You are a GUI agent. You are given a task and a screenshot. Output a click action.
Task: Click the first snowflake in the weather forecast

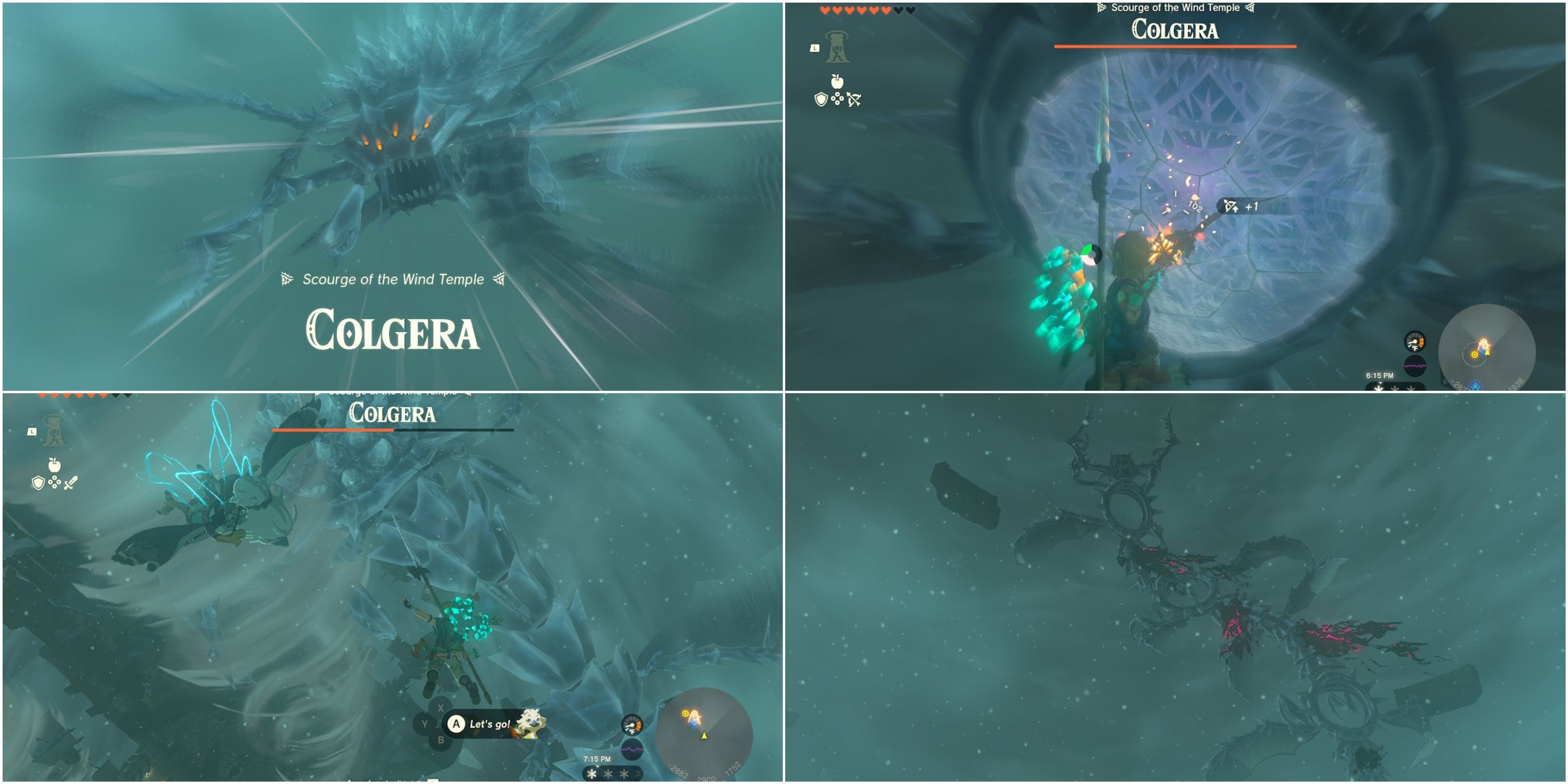(592, 773)
